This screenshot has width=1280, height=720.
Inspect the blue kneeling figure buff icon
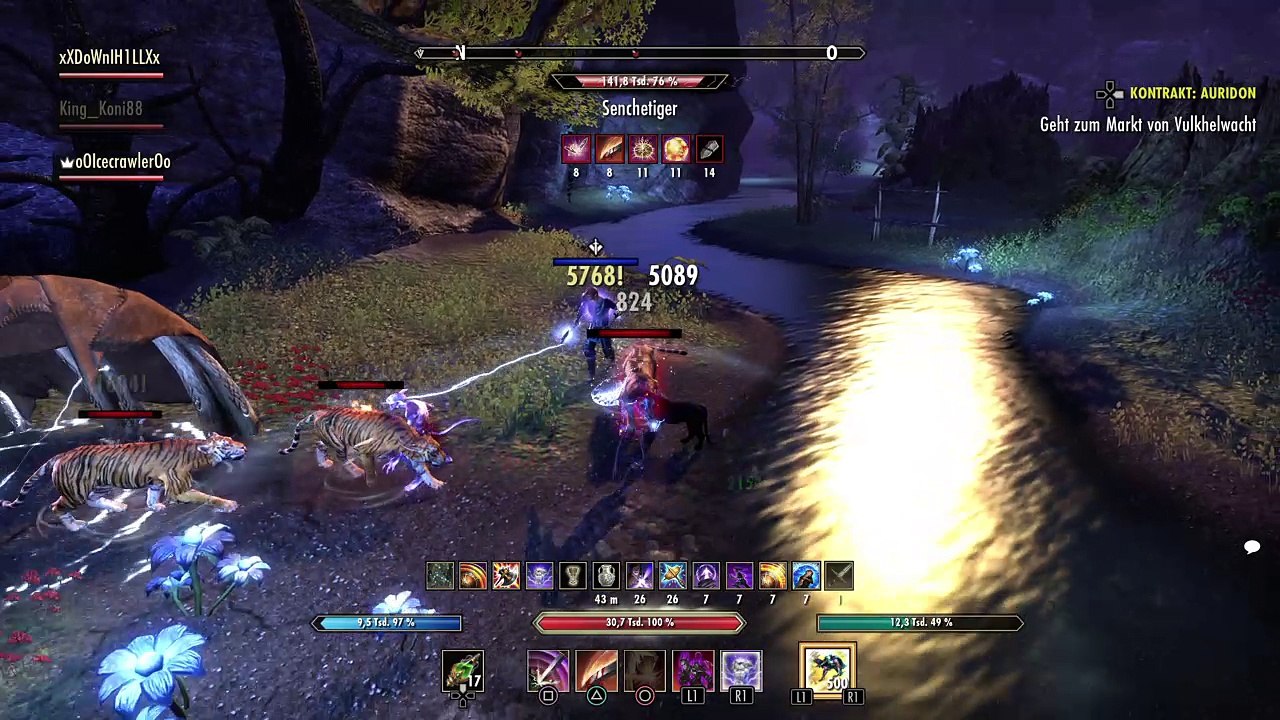(x=806, y=575)
